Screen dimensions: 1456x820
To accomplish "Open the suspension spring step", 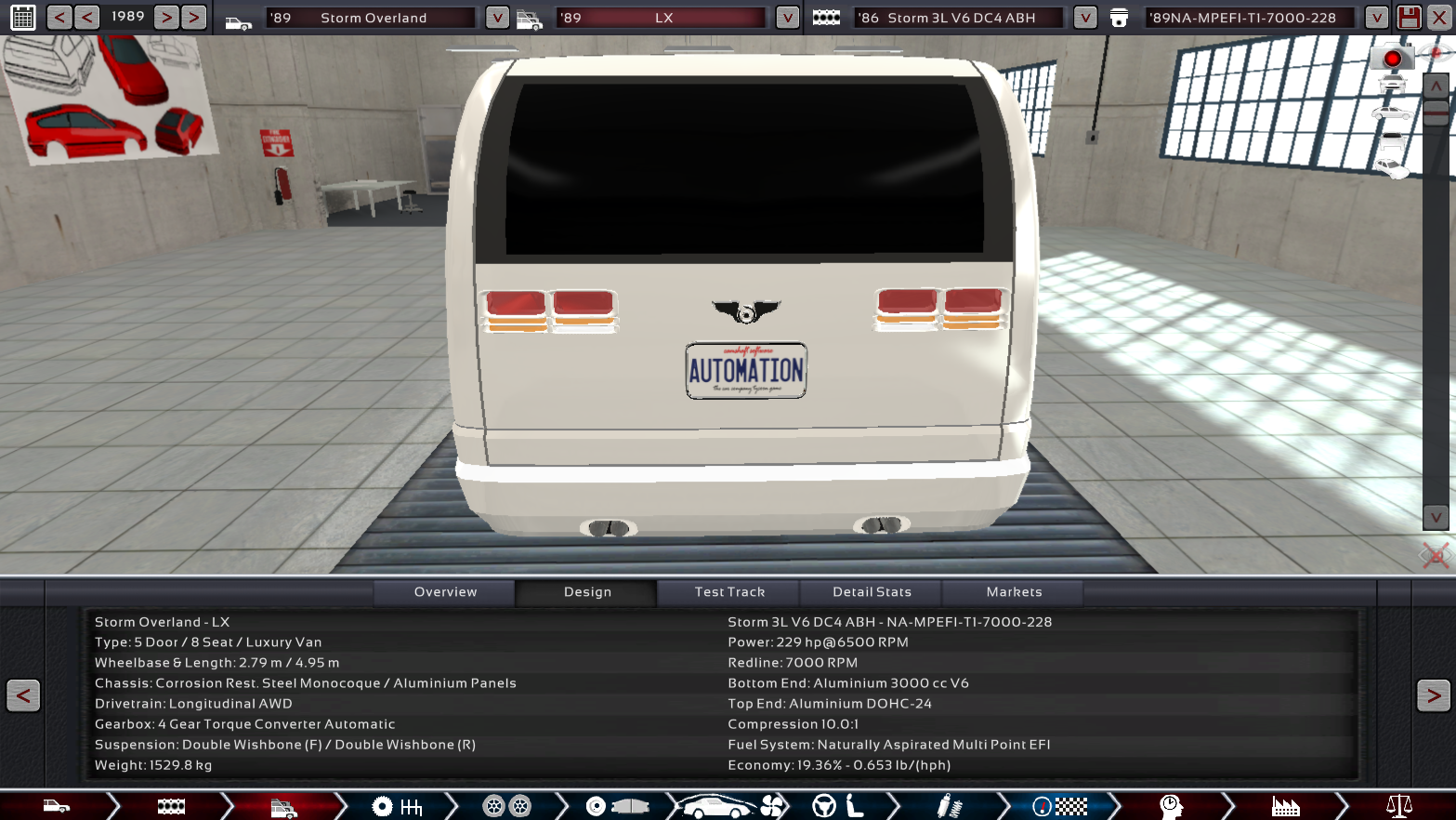I will pyautogui.click(x=949, y=806).
